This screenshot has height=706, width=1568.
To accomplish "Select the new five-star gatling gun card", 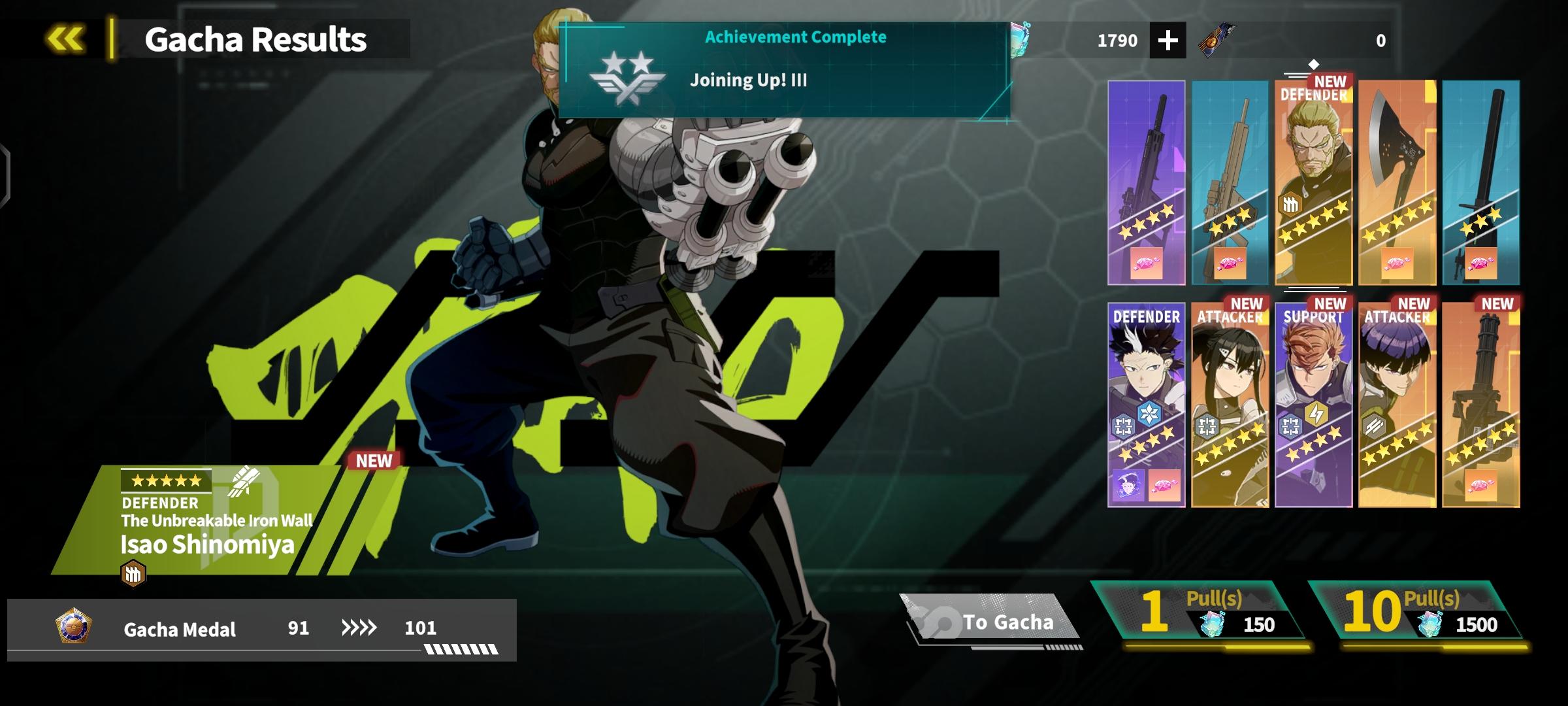I will [1481, 405].
